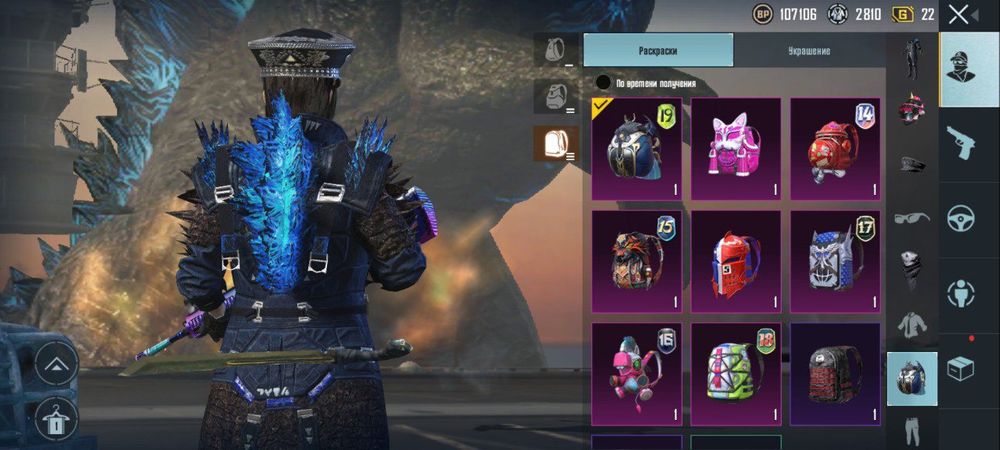
Task: Click the clothes hanger button
Action: point(56,420)
